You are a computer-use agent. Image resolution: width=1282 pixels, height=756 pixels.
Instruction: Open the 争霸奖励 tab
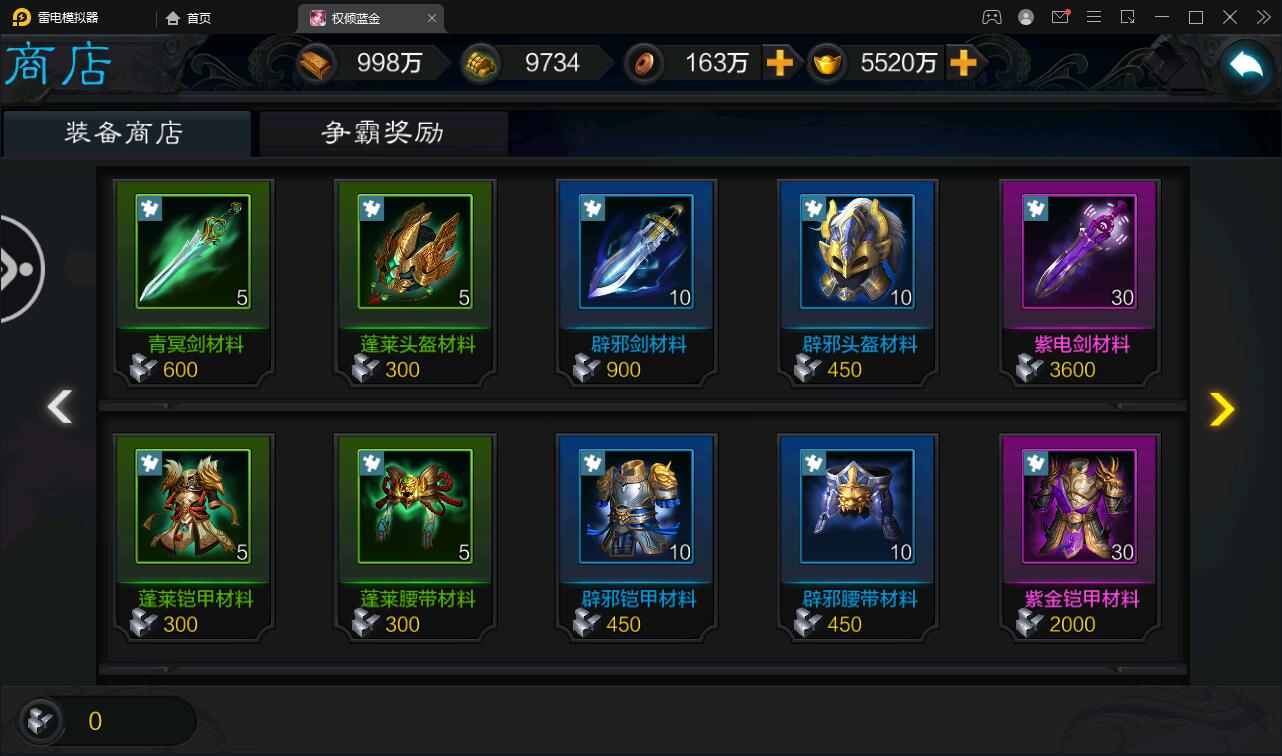coord(383,133)
